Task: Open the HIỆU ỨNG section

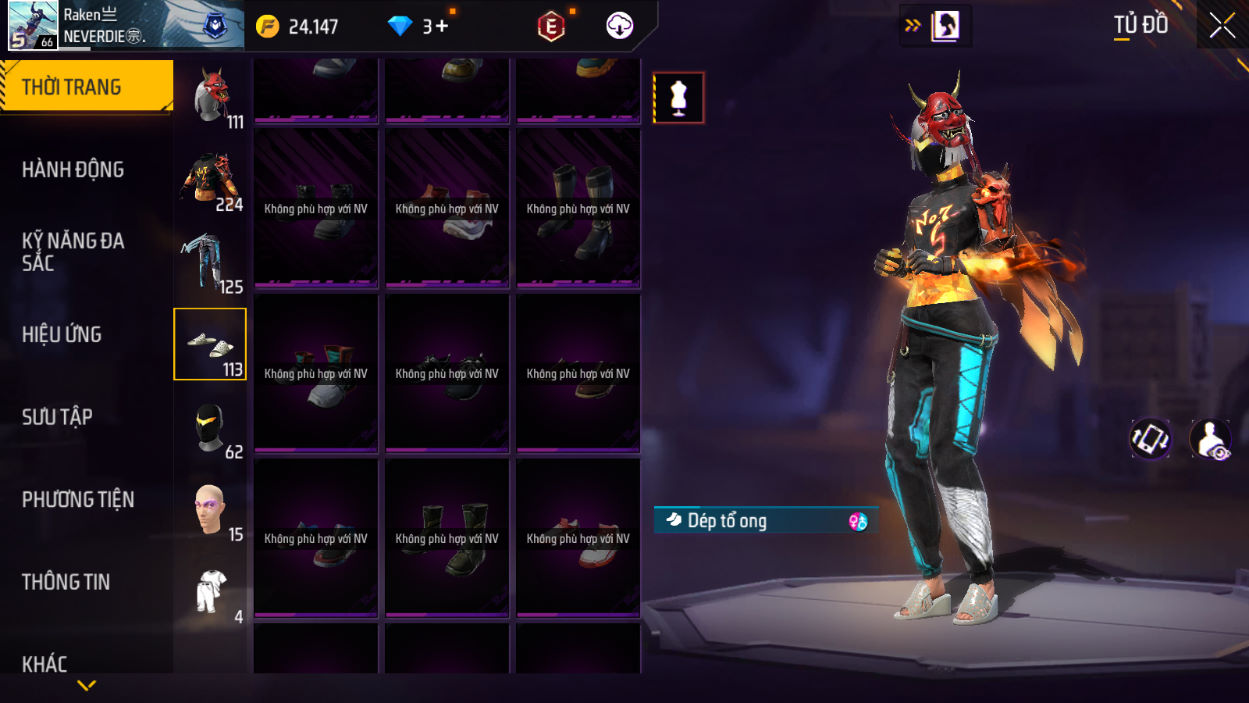Action: click(x=62, y=335)
